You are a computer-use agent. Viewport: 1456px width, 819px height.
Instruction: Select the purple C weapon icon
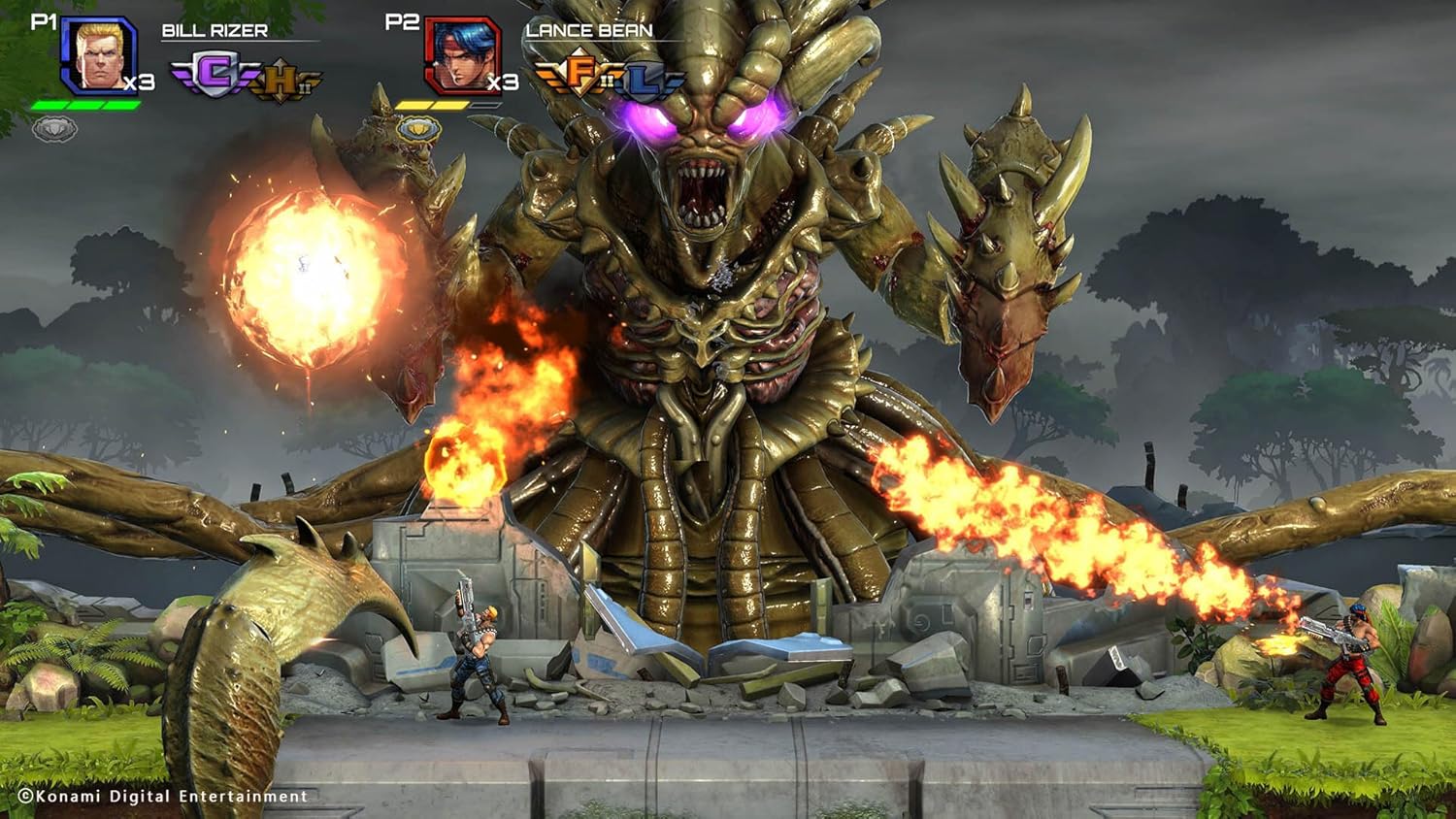[215, 76]
